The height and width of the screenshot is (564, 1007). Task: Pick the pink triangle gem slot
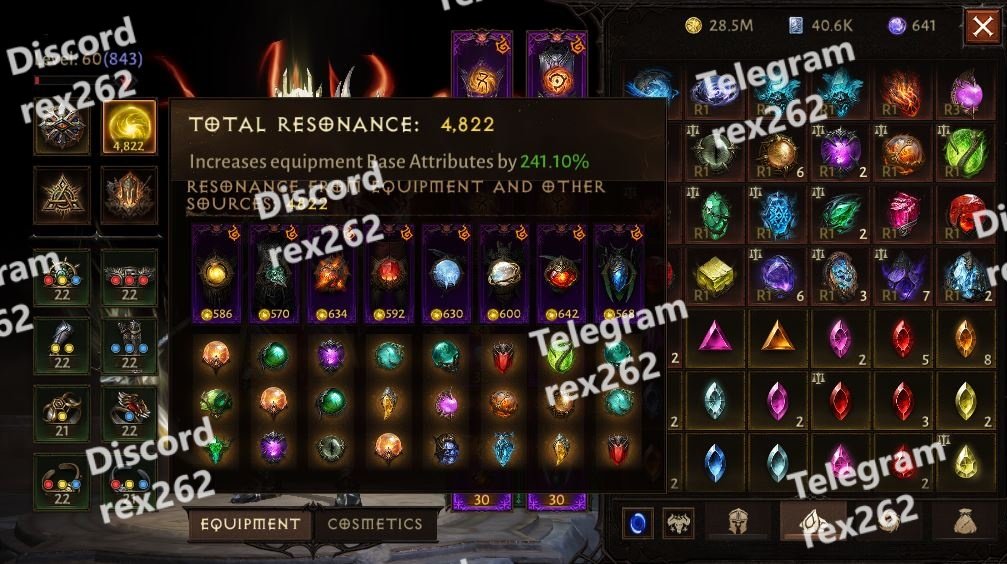pos(714,338)
